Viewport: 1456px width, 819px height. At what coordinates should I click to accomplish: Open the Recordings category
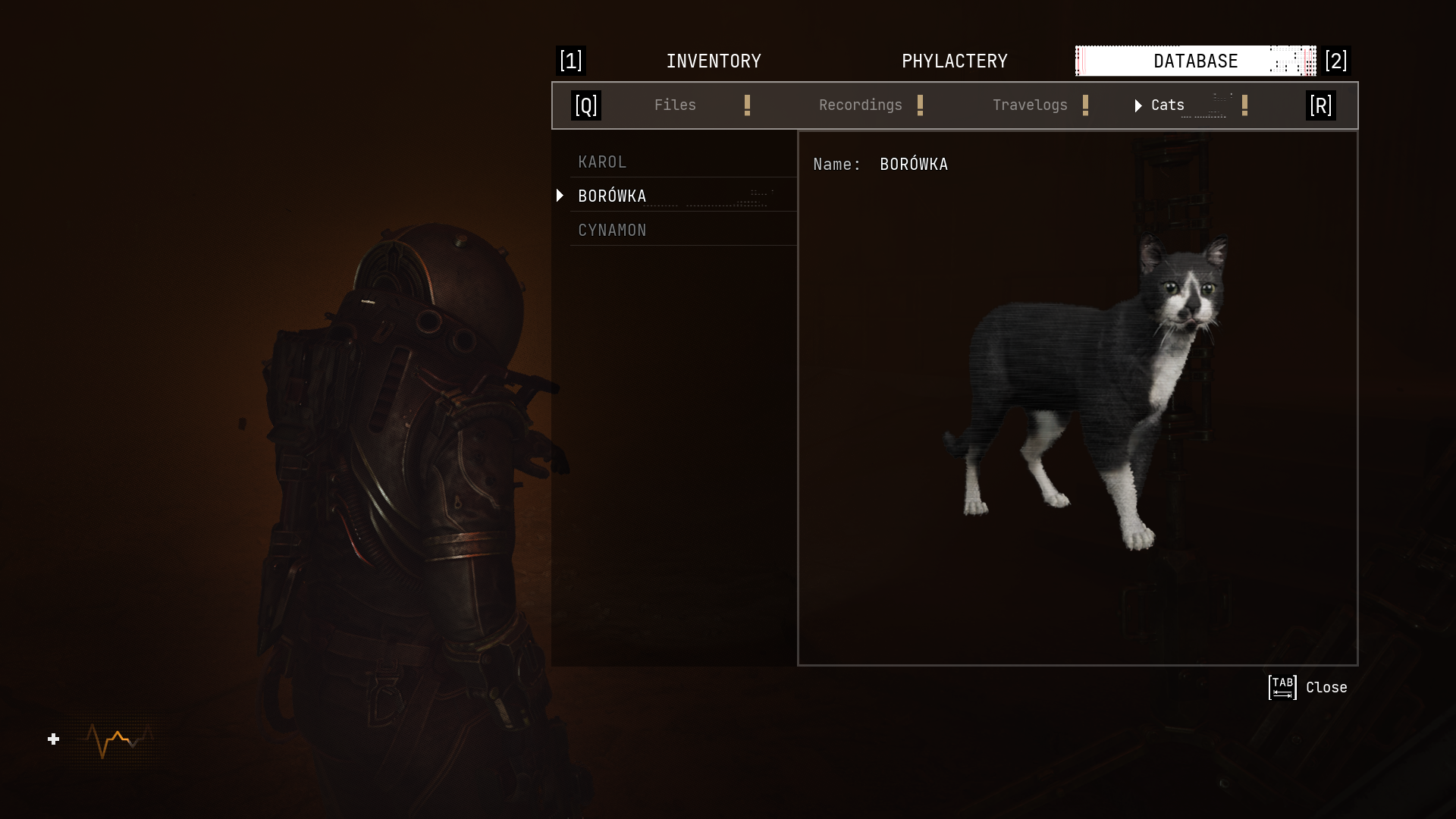(x=860, y=105)
